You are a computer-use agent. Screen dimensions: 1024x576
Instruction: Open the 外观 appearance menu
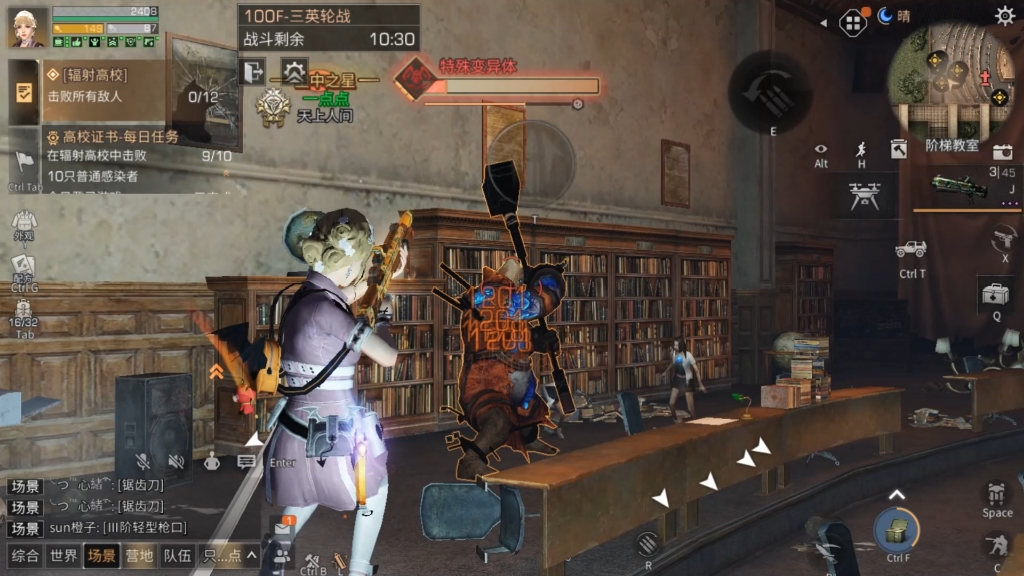[23, 222]
